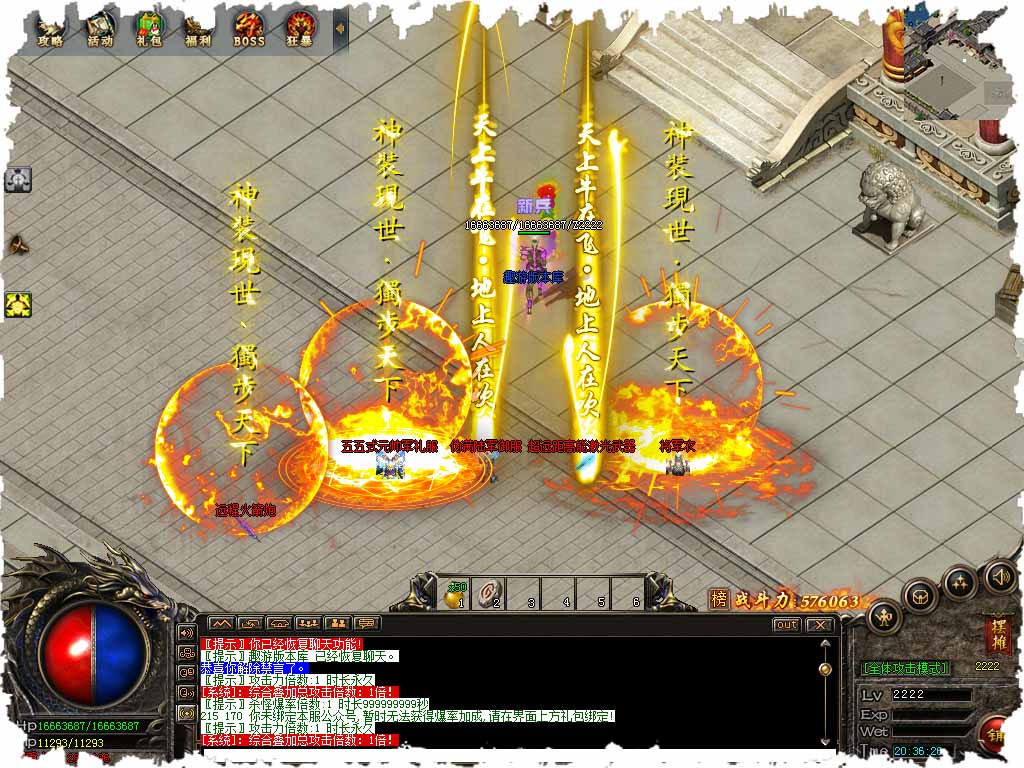This screenshot has height=768, width=1024.
Task: Click the chat window's out button
Action: pos(787,625)
